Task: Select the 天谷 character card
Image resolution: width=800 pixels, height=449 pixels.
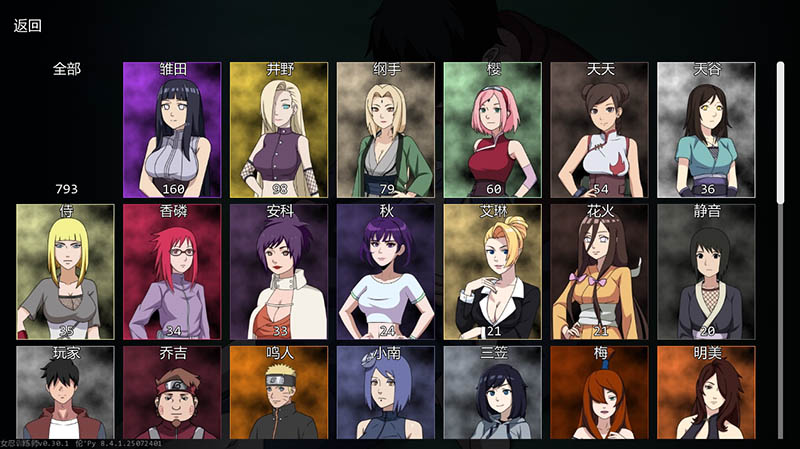Action: coord(706,129)
